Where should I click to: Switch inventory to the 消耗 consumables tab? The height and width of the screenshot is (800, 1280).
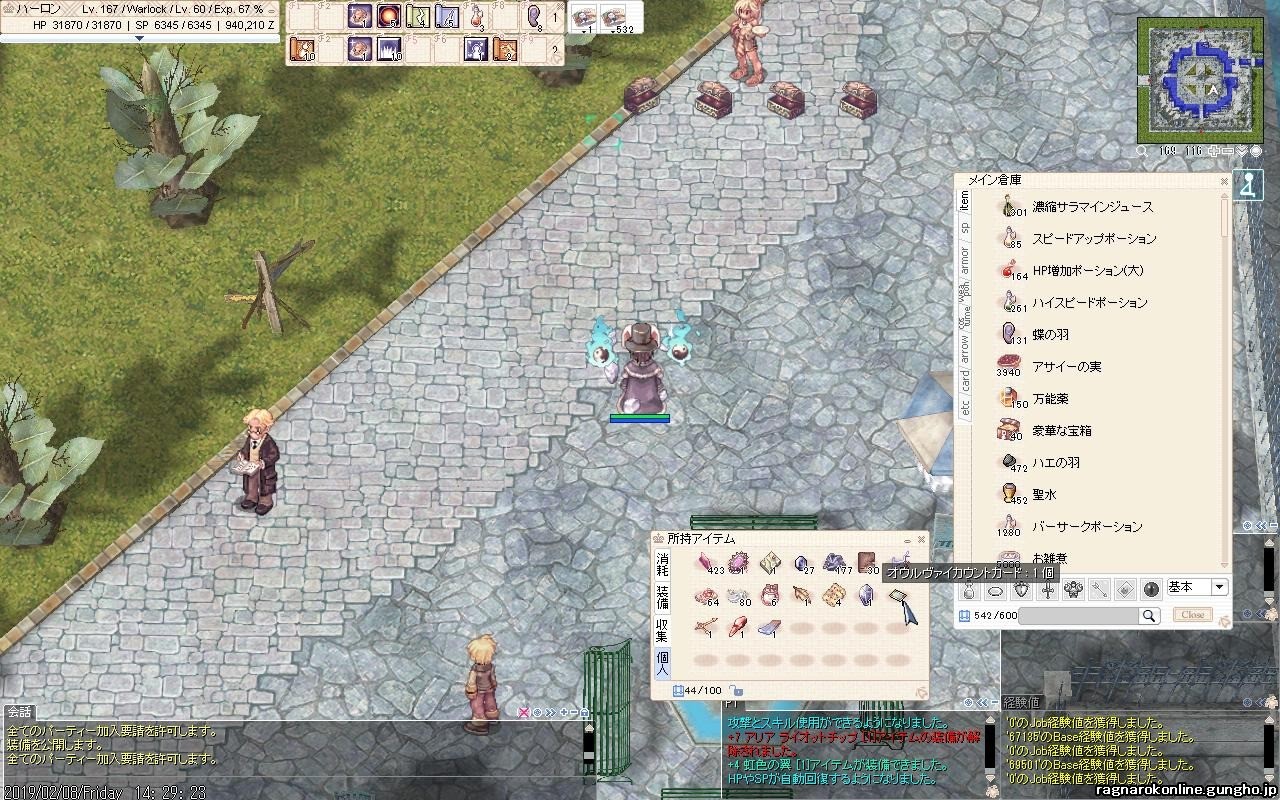point(662,564)
